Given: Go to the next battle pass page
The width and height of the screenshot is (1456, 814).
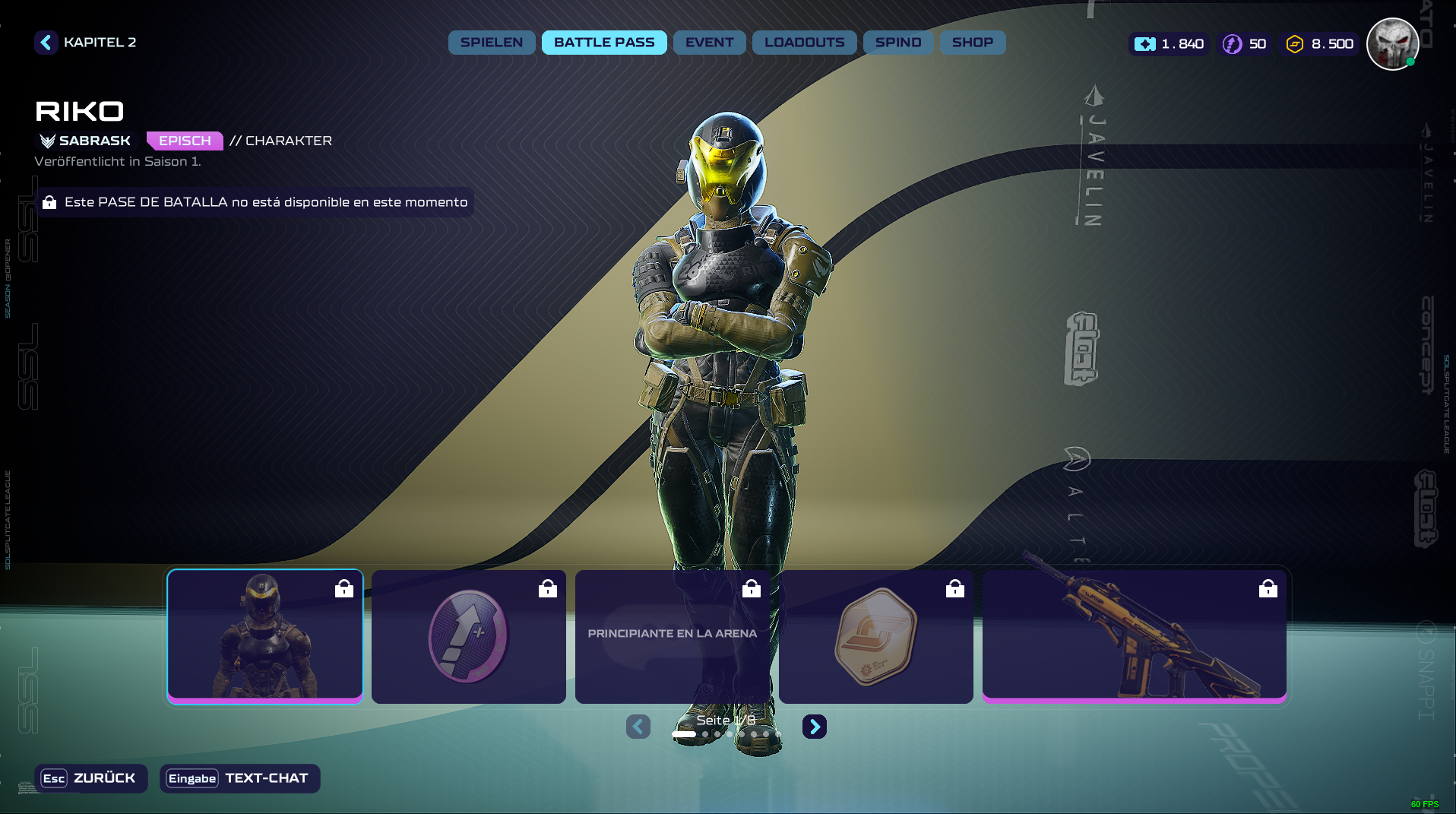Looking at the screenshot, I should tap(814, 727).
